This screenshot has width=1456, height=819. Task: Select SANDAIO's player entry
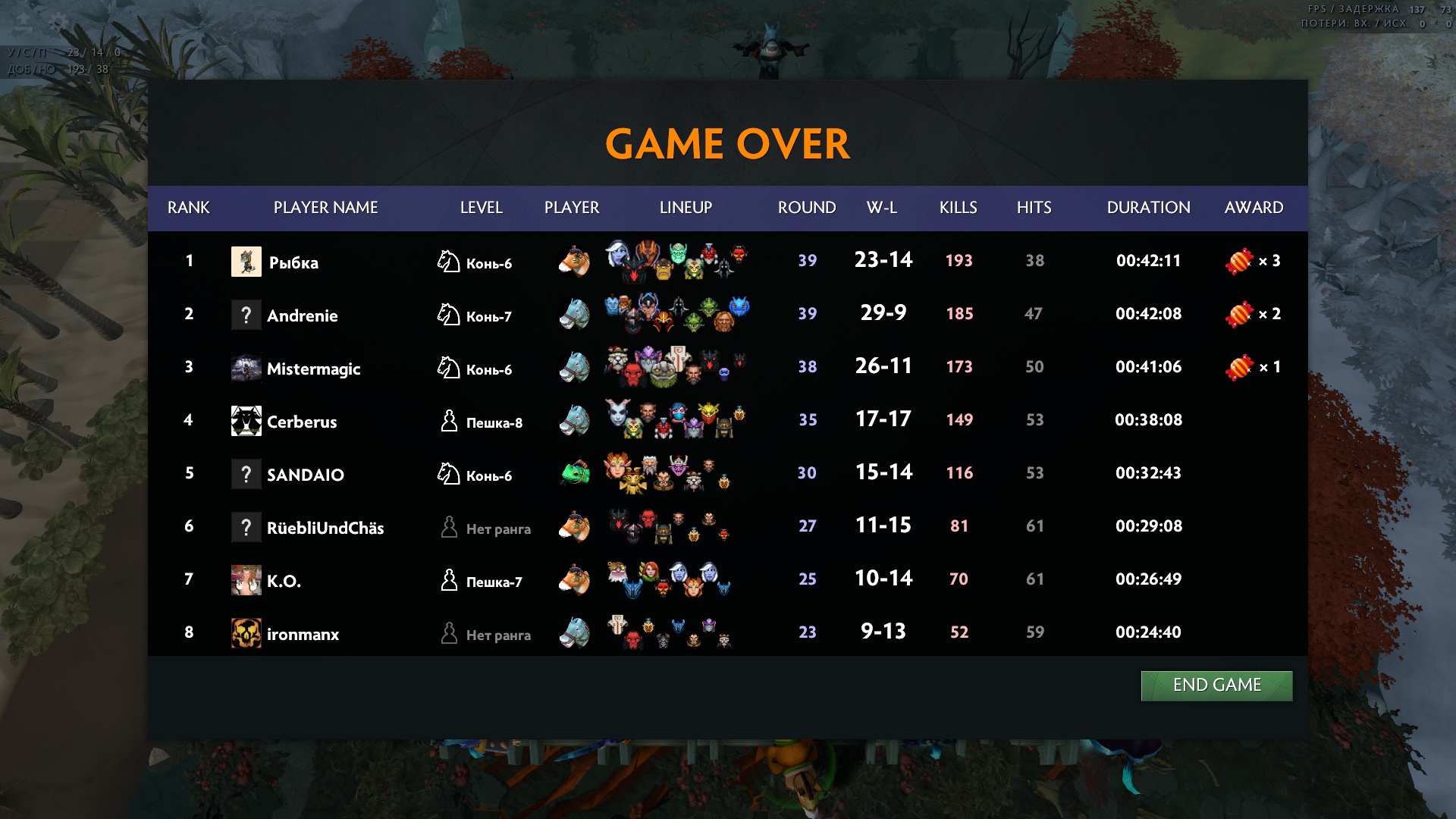pyautogui.click(x=305, y=475)
